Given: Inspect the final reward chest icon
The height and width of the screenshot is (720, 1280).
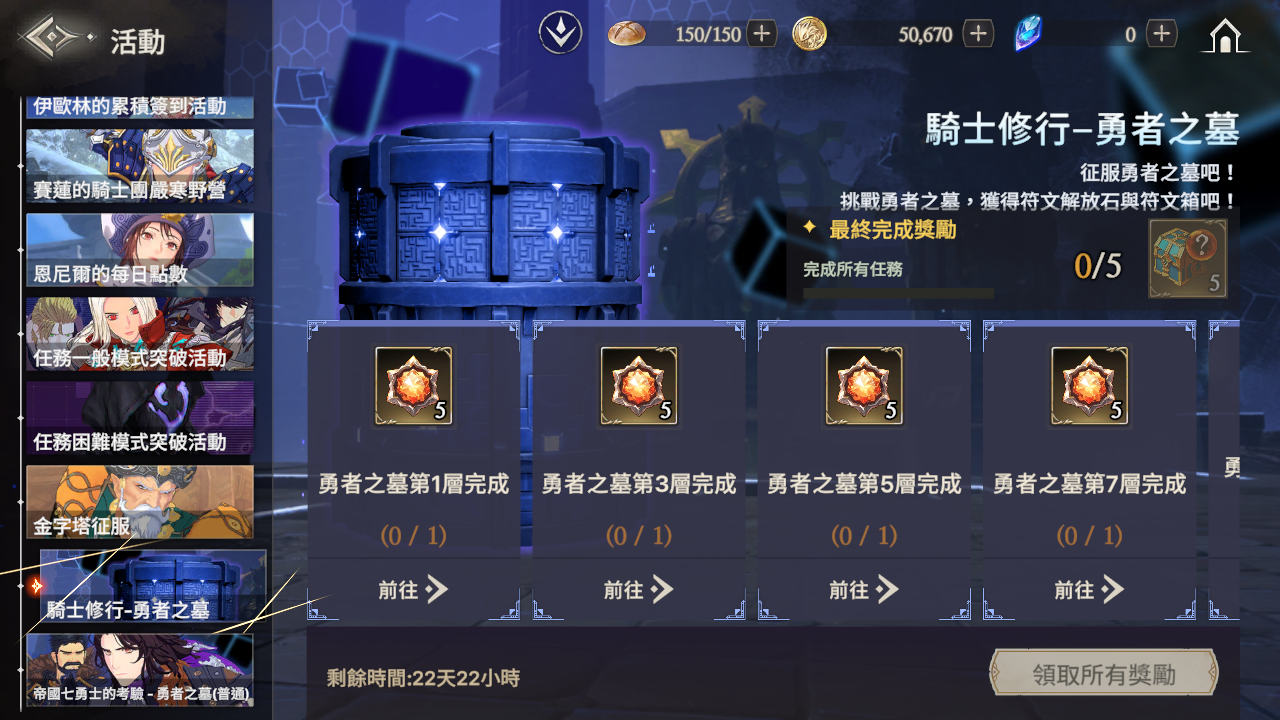Looking at the screenshot, I should click(1187, 259).
